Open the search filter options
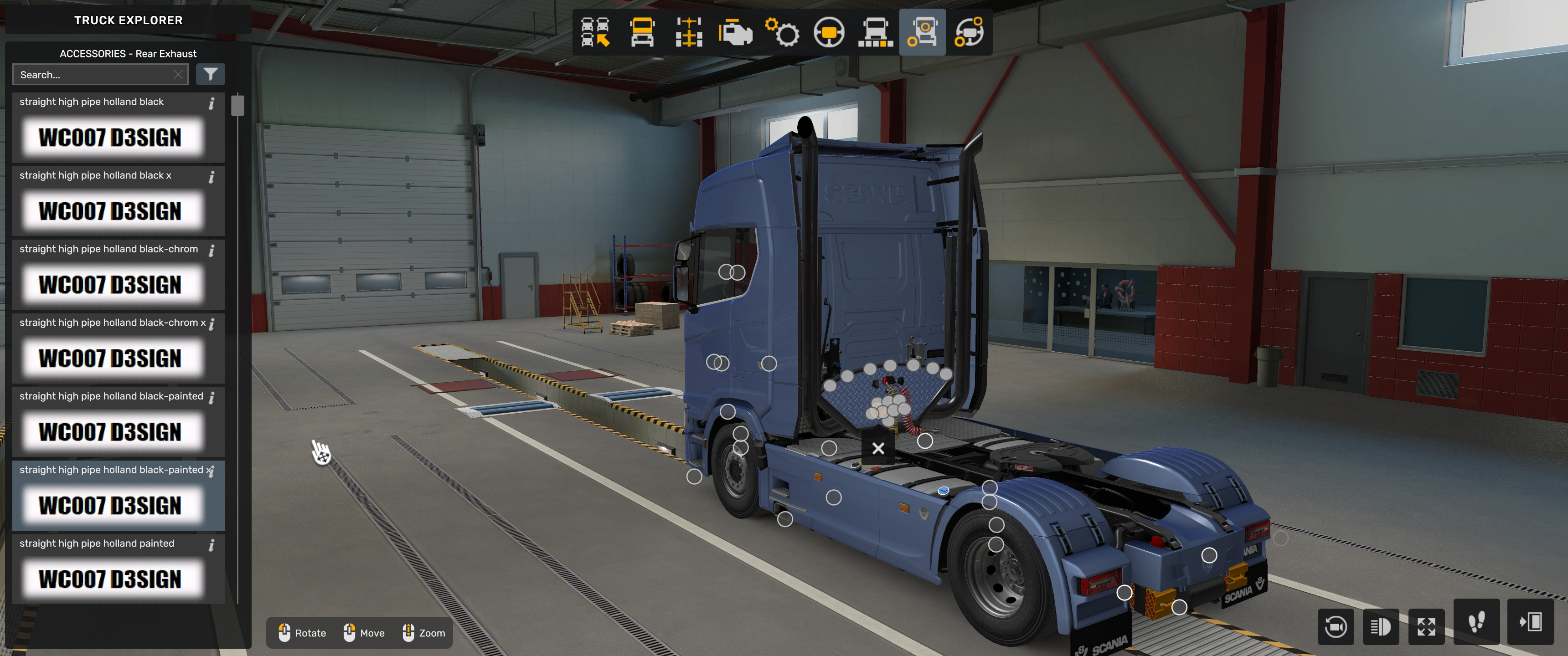1568x656 pixels. click(211, 74)
